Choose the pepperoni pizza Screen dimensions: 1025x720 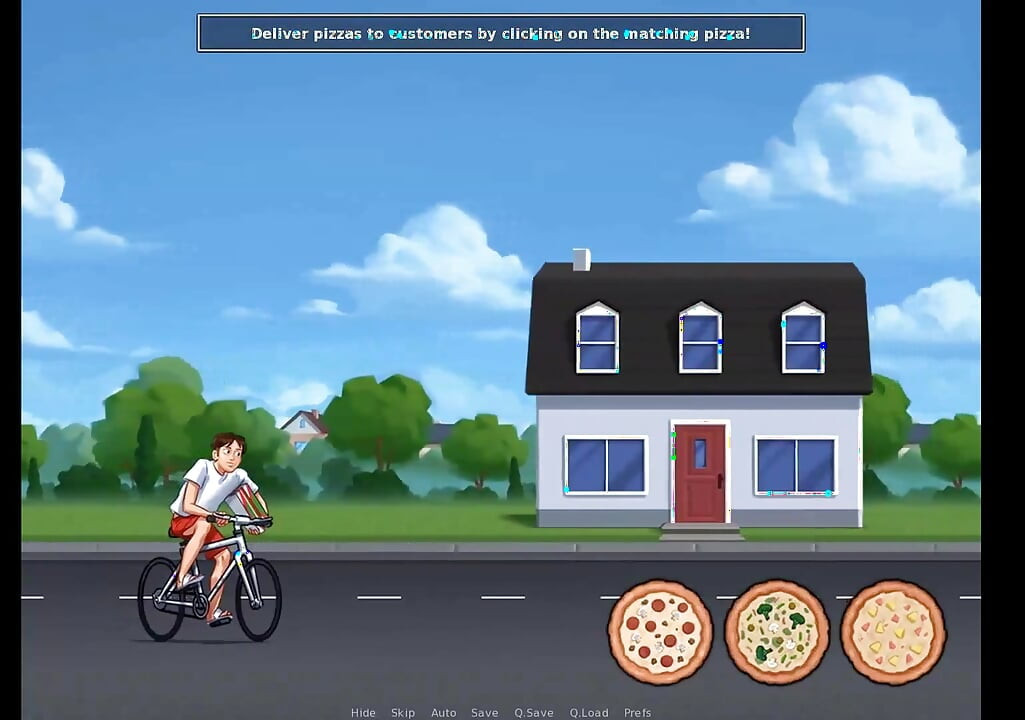tap(660, 632)
